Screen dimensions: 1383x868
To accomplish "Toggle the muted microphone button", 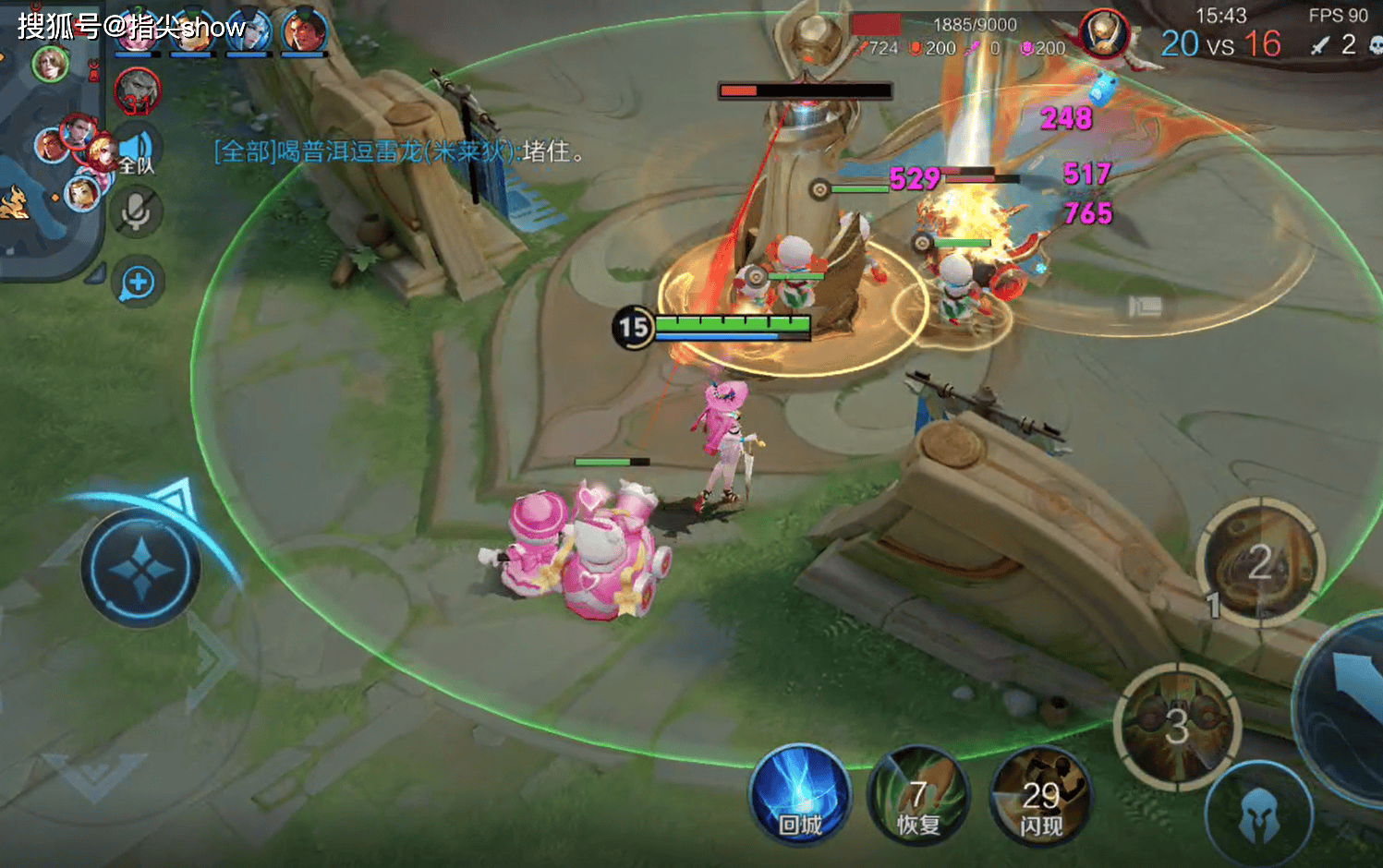I will pos(137,212).
